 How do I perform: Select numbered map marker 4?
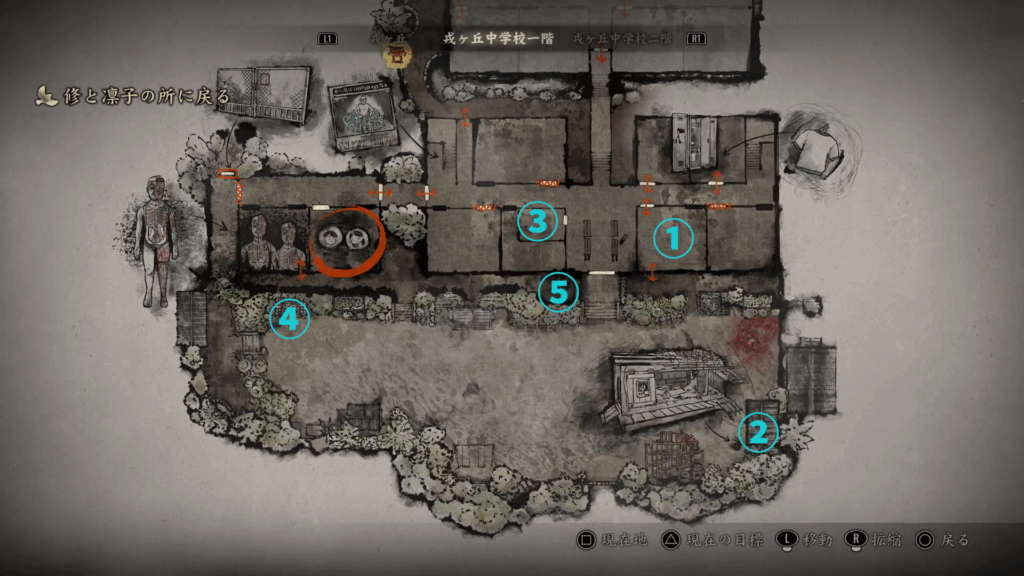[x=288, y=319]
